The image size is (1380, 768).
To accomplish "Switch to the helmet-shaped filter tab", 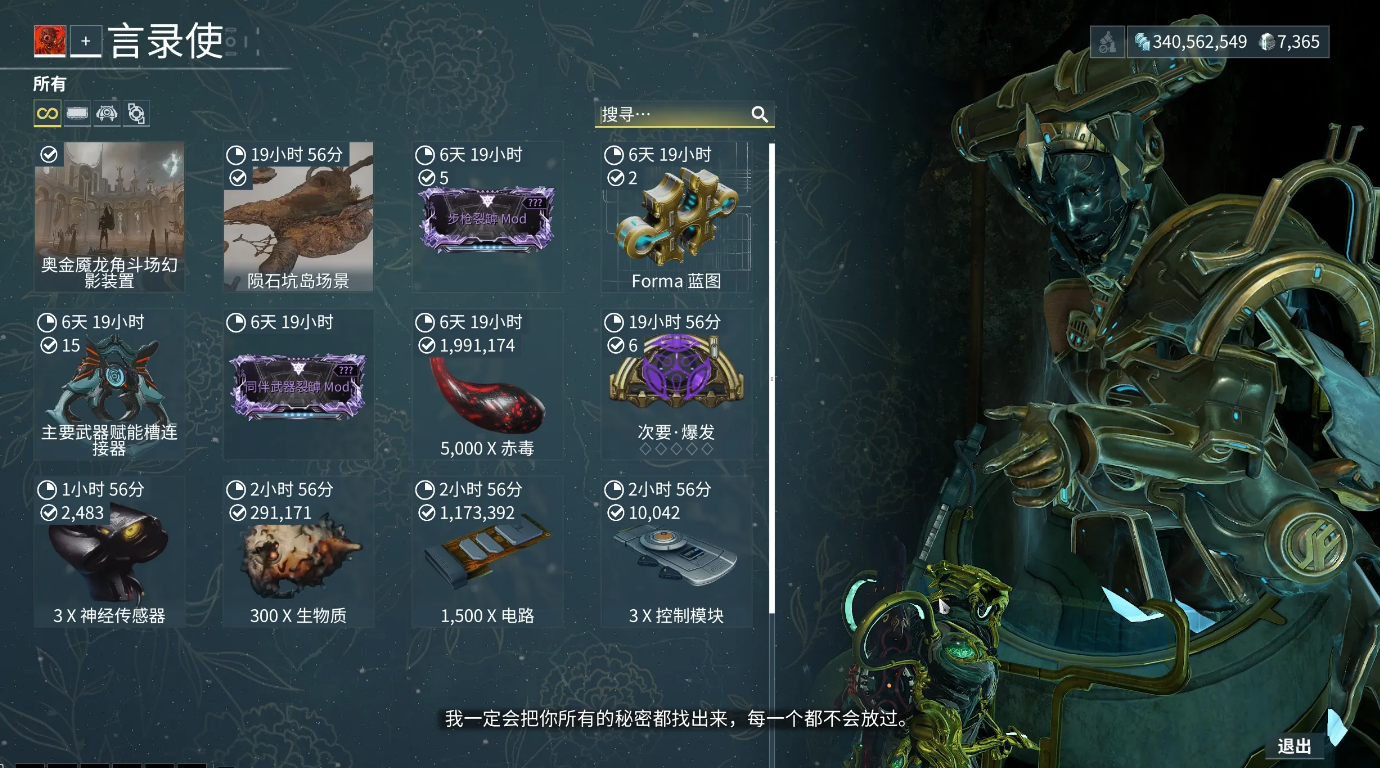I will click(106, 114).
